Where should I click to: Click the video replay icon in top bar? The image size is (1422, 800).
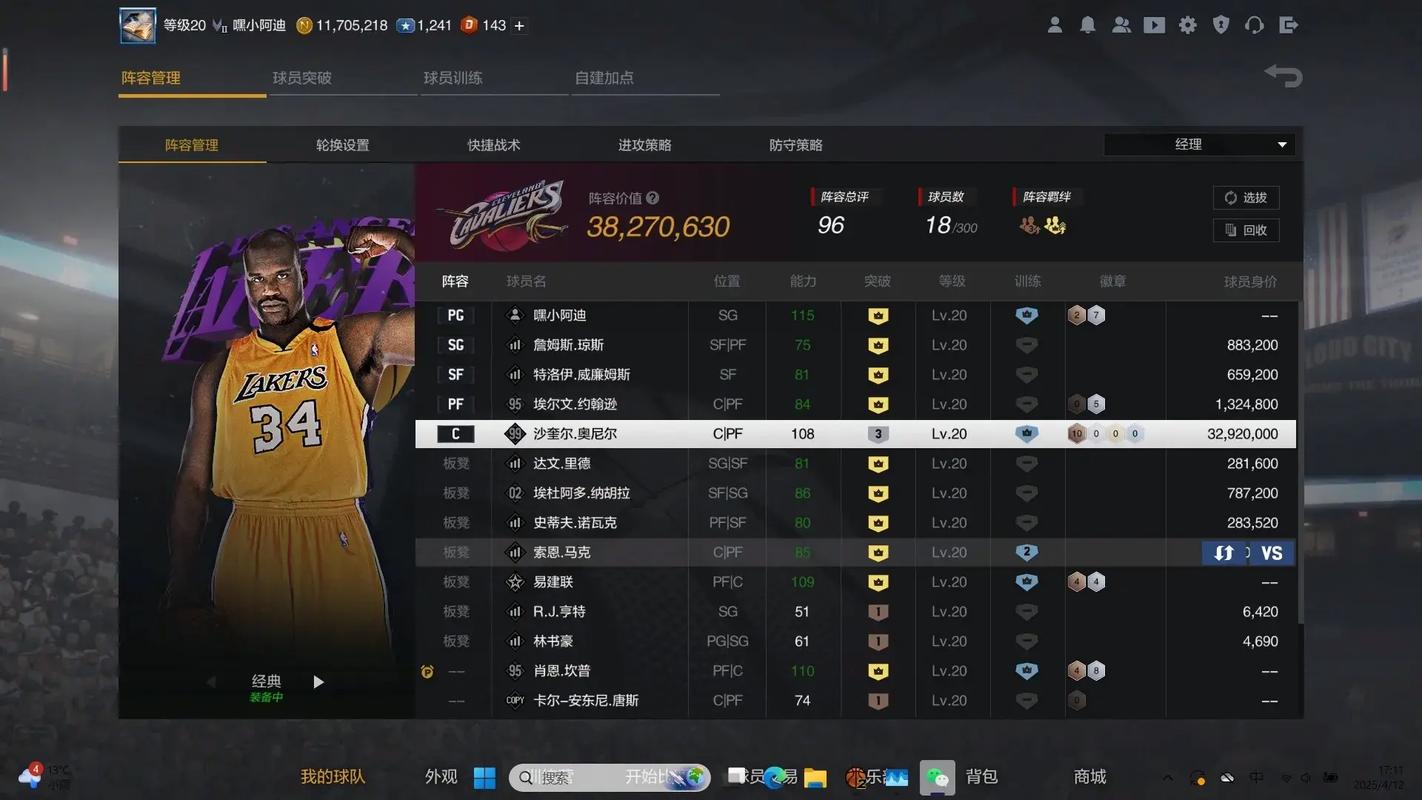[x=1154, y=24]
